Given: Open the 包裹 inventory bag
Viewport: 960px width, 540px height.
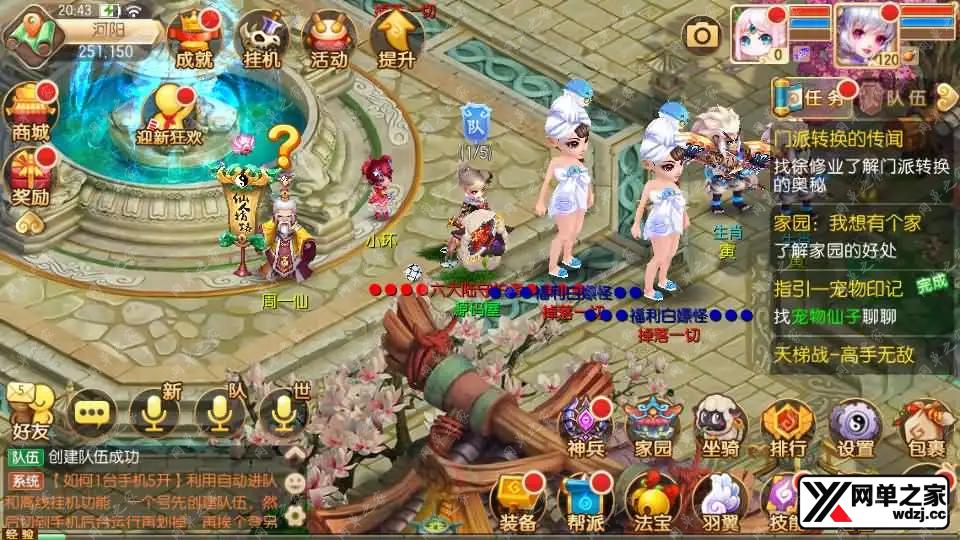Looking at the screenshot, I should (922, 425).
